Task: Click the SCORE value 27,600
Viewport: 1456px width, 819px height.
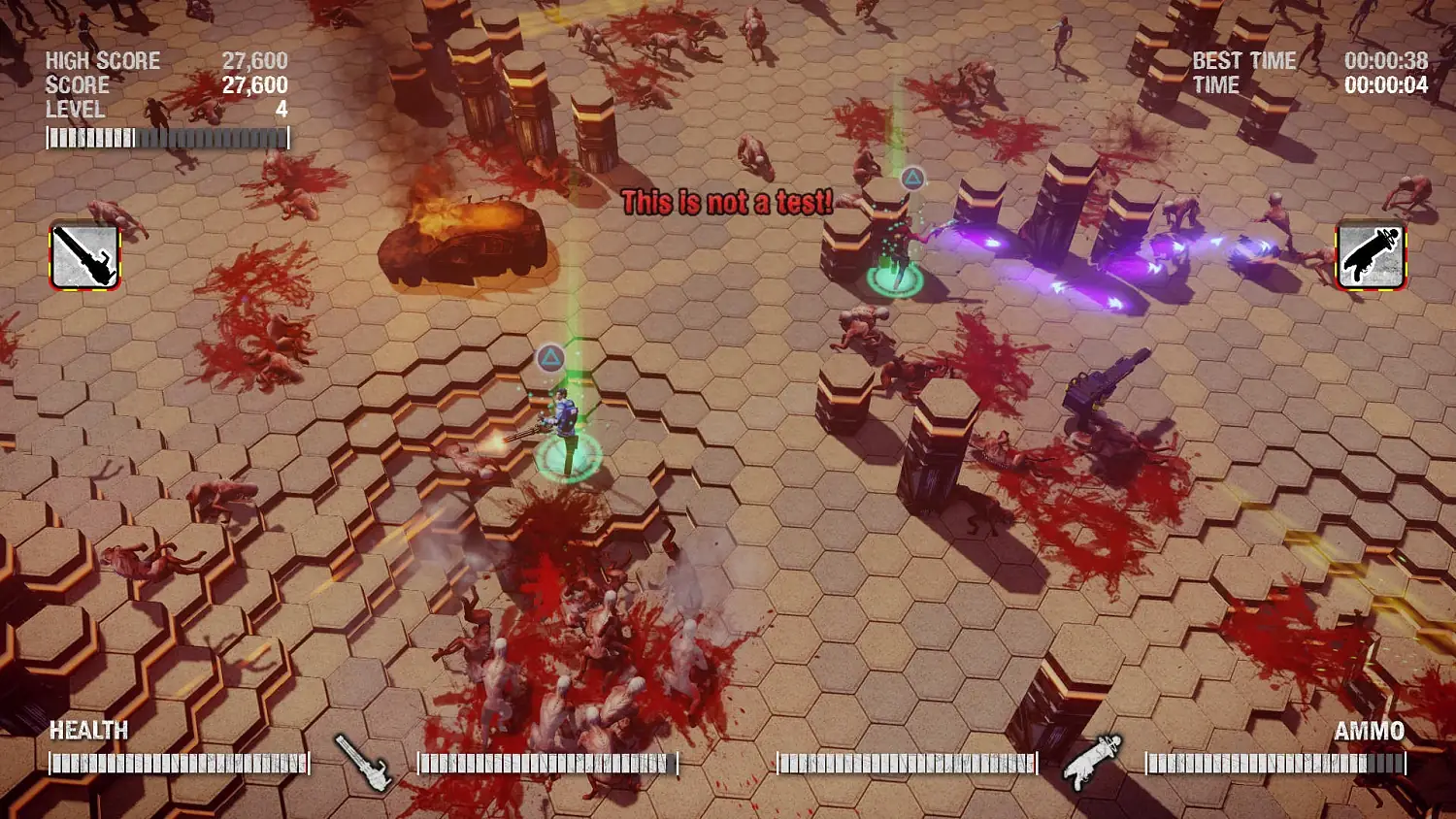Action: click(254, 85)
